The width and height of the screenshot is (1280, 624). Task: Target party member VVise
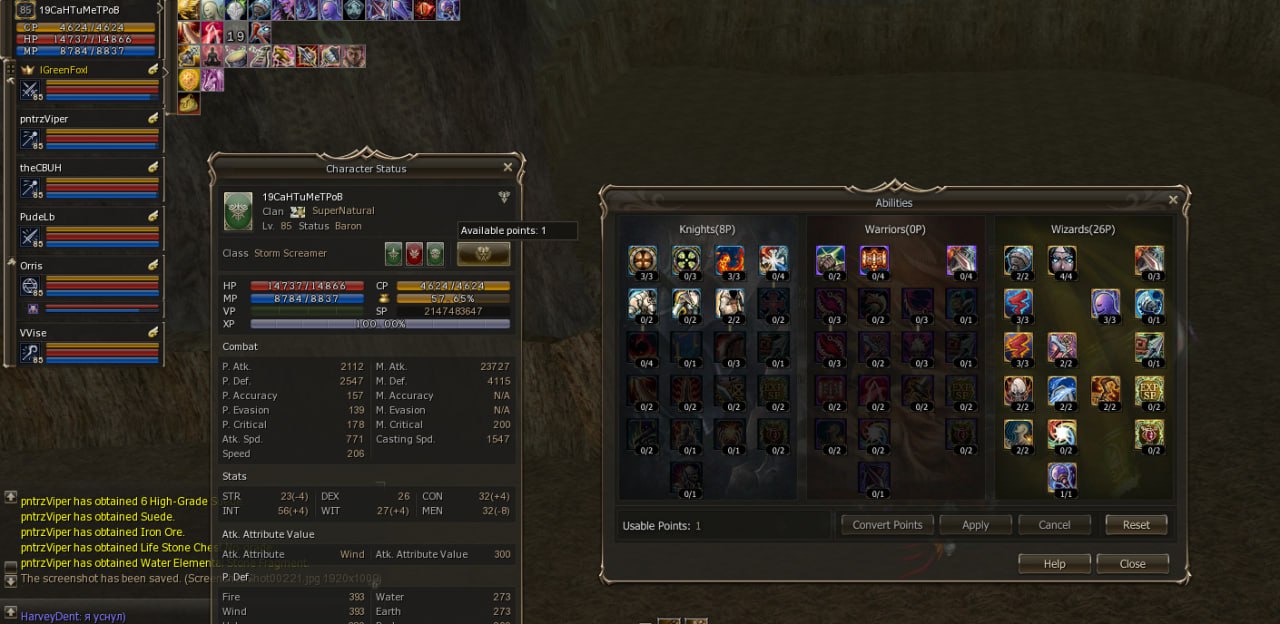33,333
